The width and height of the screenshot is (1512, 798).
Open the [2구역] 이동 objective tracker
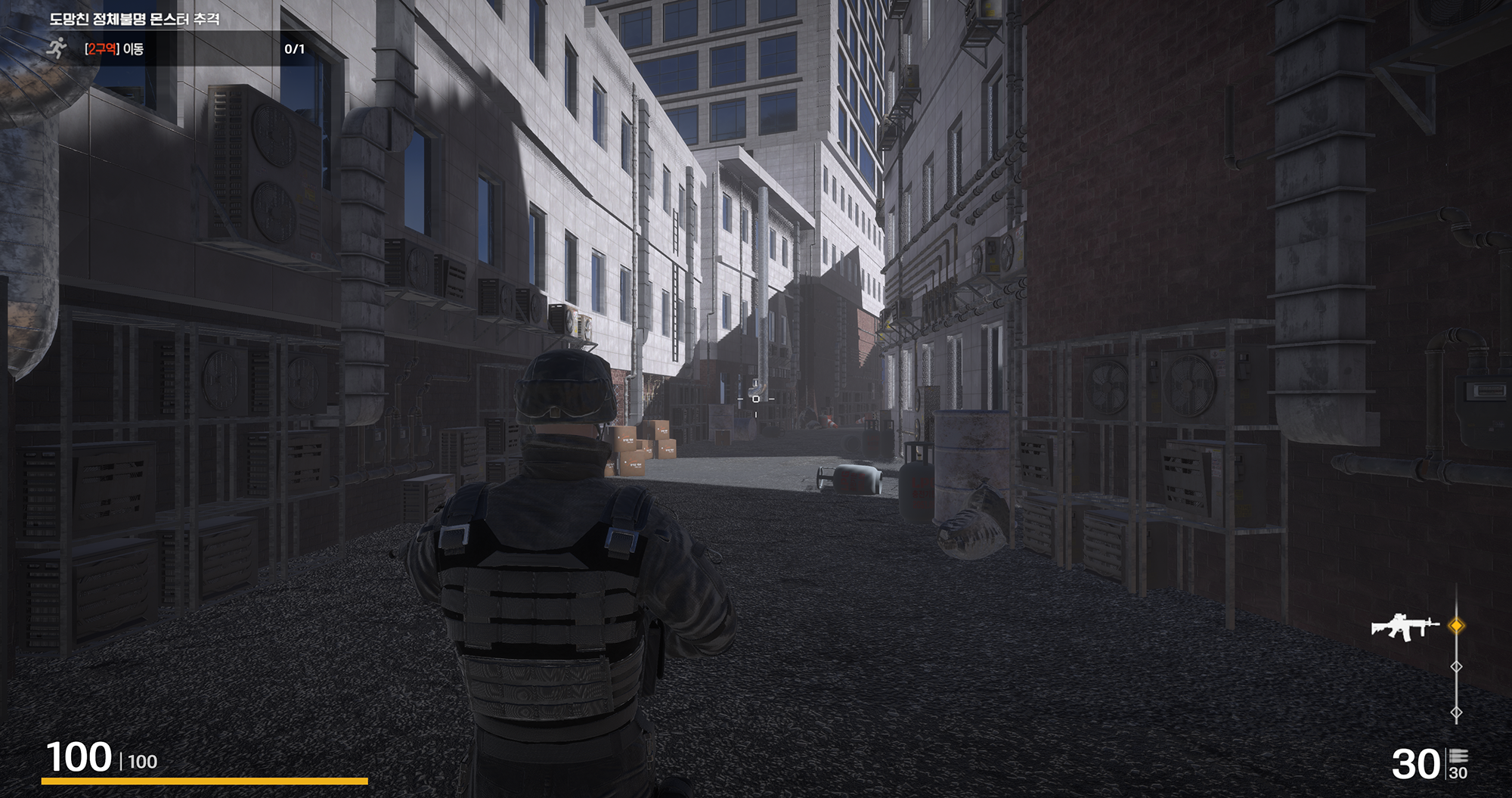coord(114,49)
